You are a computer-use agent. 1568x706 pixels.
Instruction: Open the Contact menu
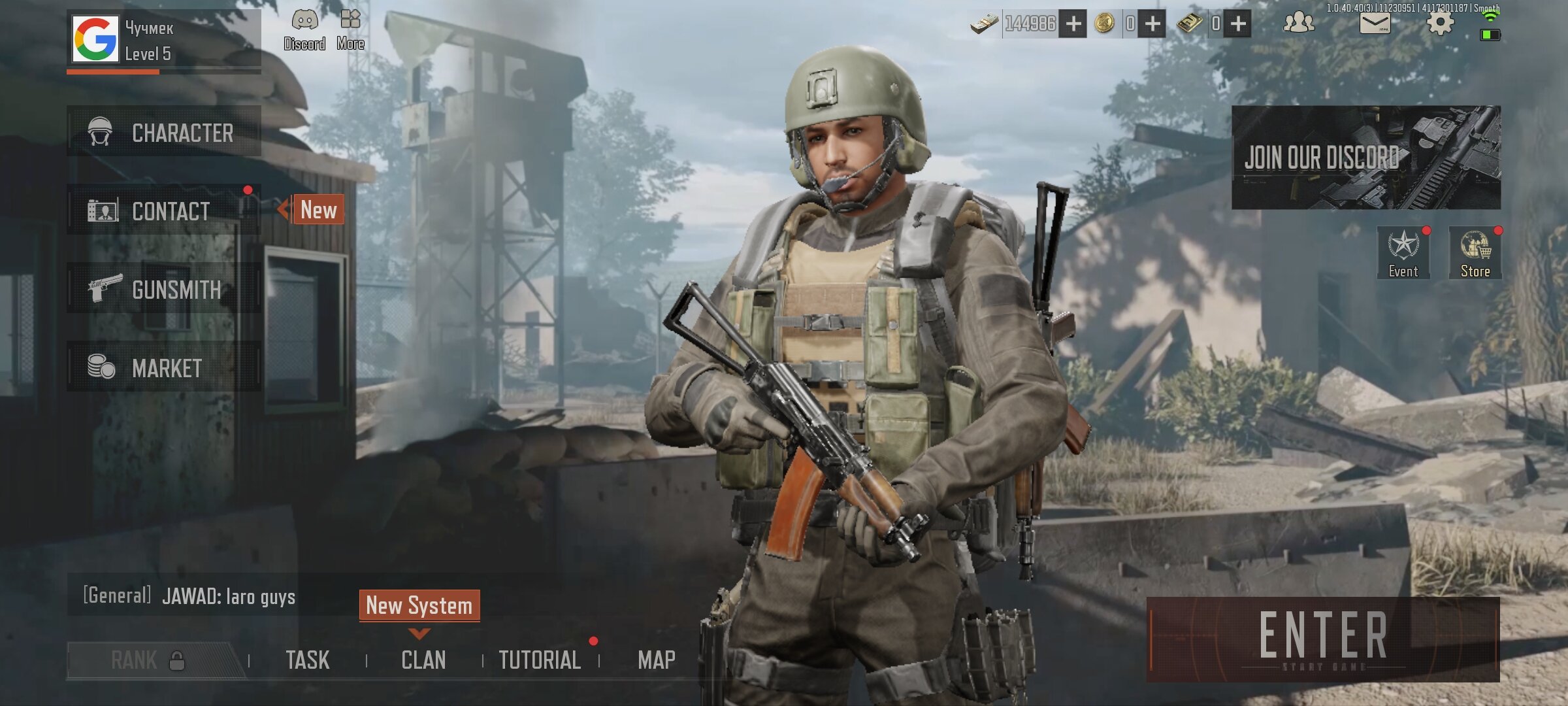163,210
